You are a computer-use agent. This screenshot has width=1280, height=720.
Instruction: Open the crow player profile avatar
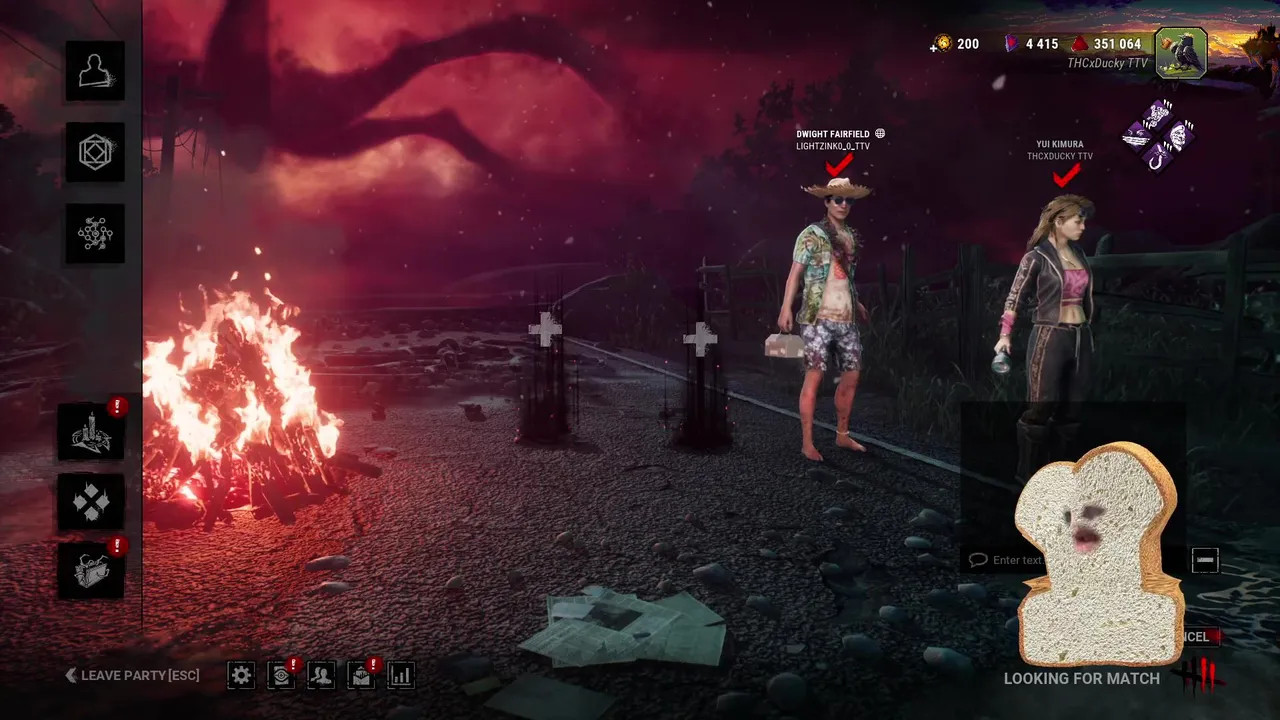(1181, 52)
